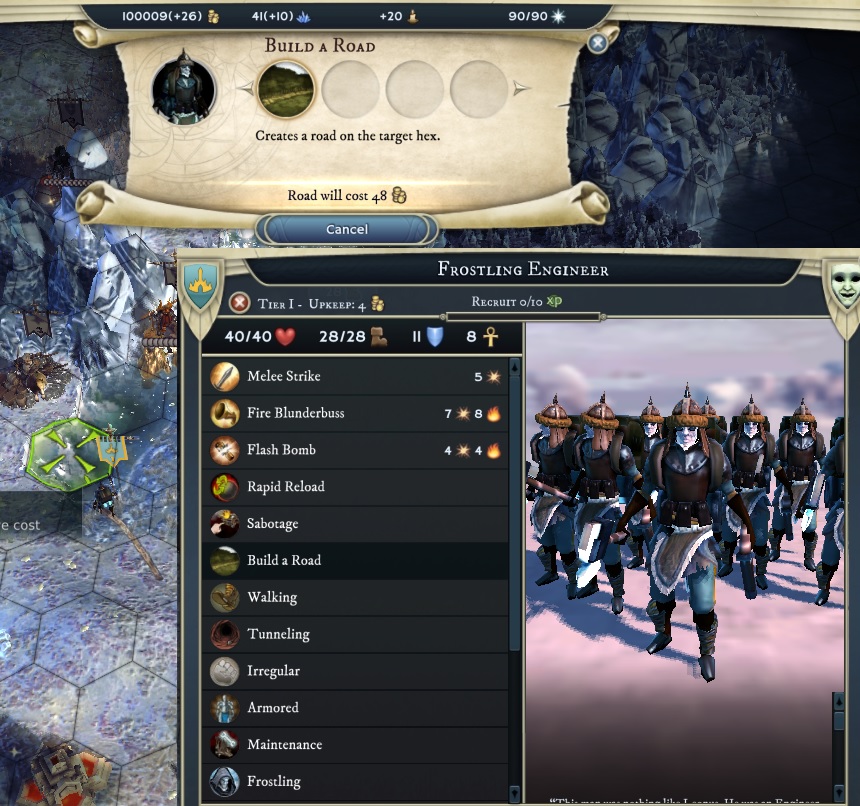
Task: Select the road ability icon in the scroll
Action: [286, 90]
